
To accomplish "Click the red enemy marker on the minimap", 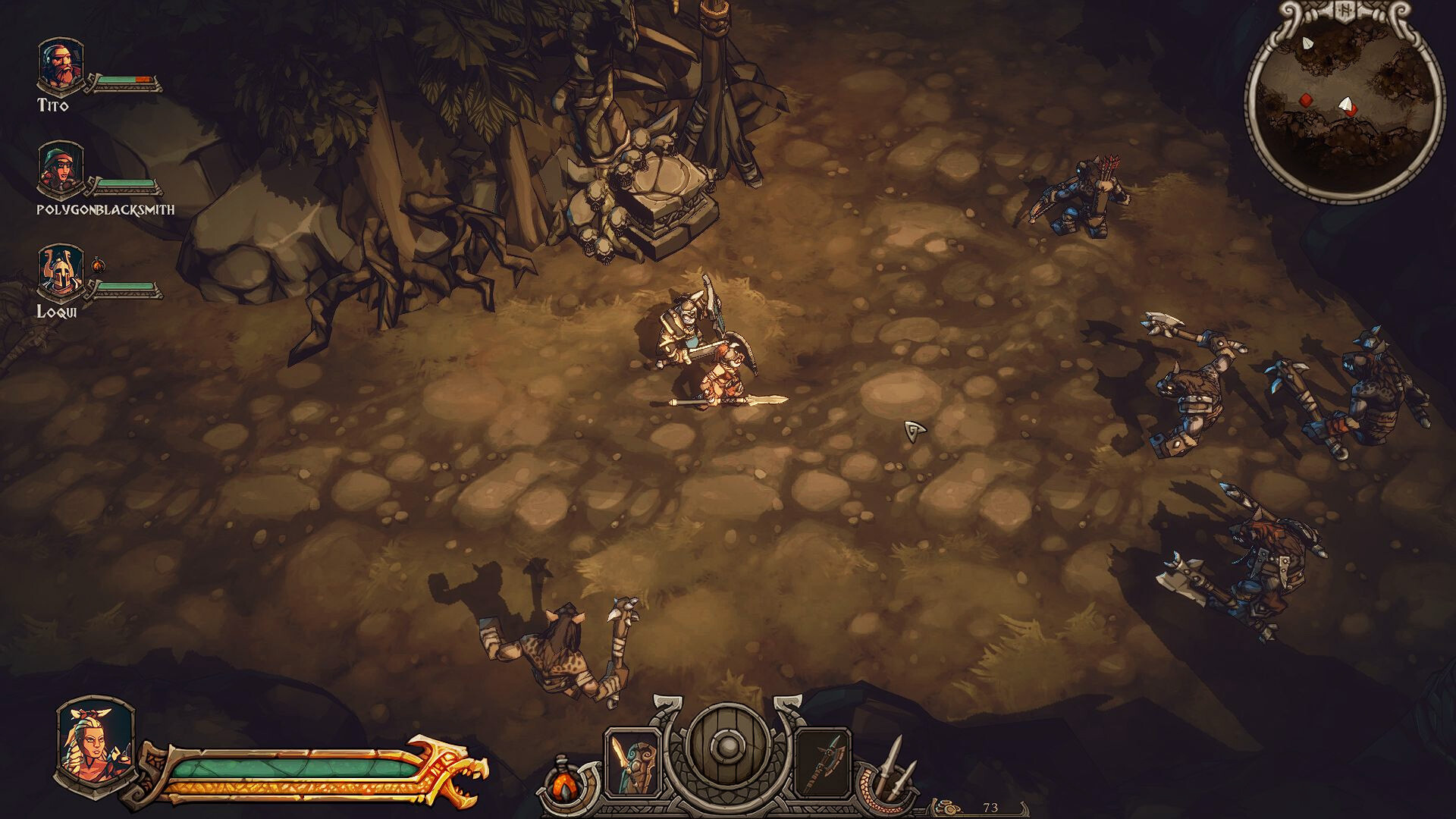I will [x=1307, y=99].
